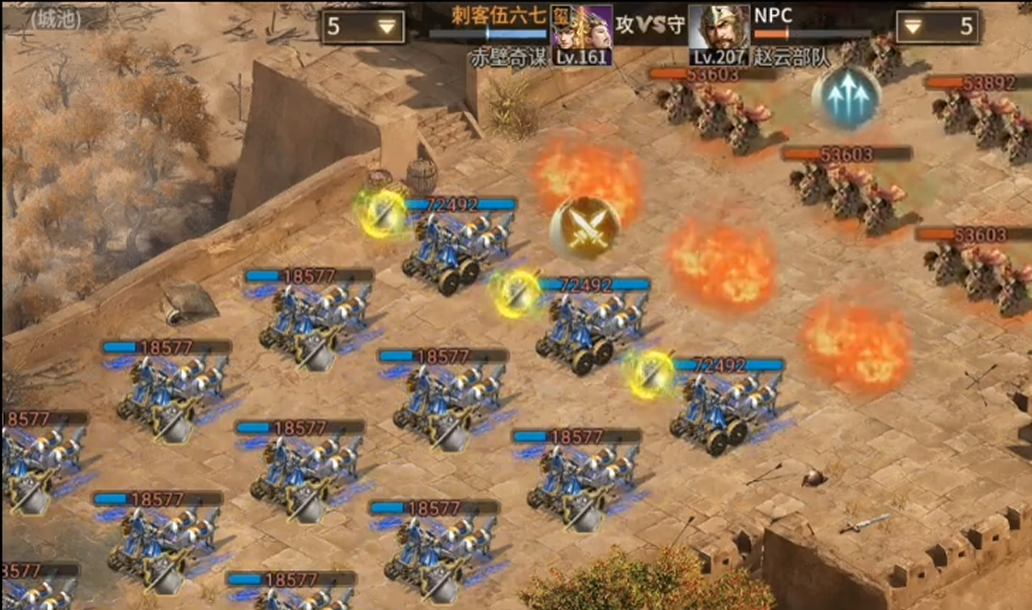The image size is (1032, 610).
Task: Tap the blue triple-arrow icon
Action: point(846,98)
